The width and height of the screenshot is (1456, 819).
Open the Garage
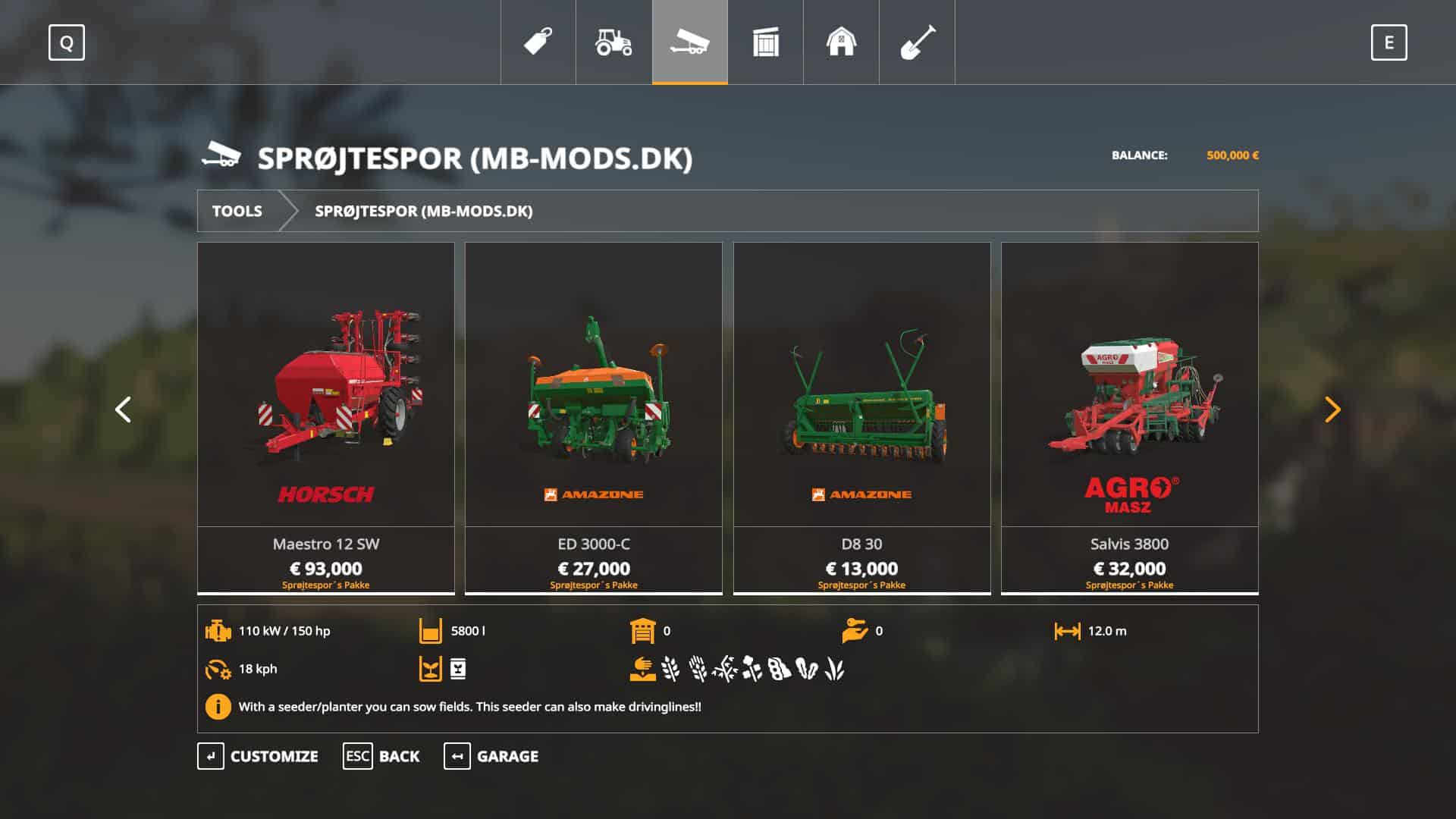(491, 756)
